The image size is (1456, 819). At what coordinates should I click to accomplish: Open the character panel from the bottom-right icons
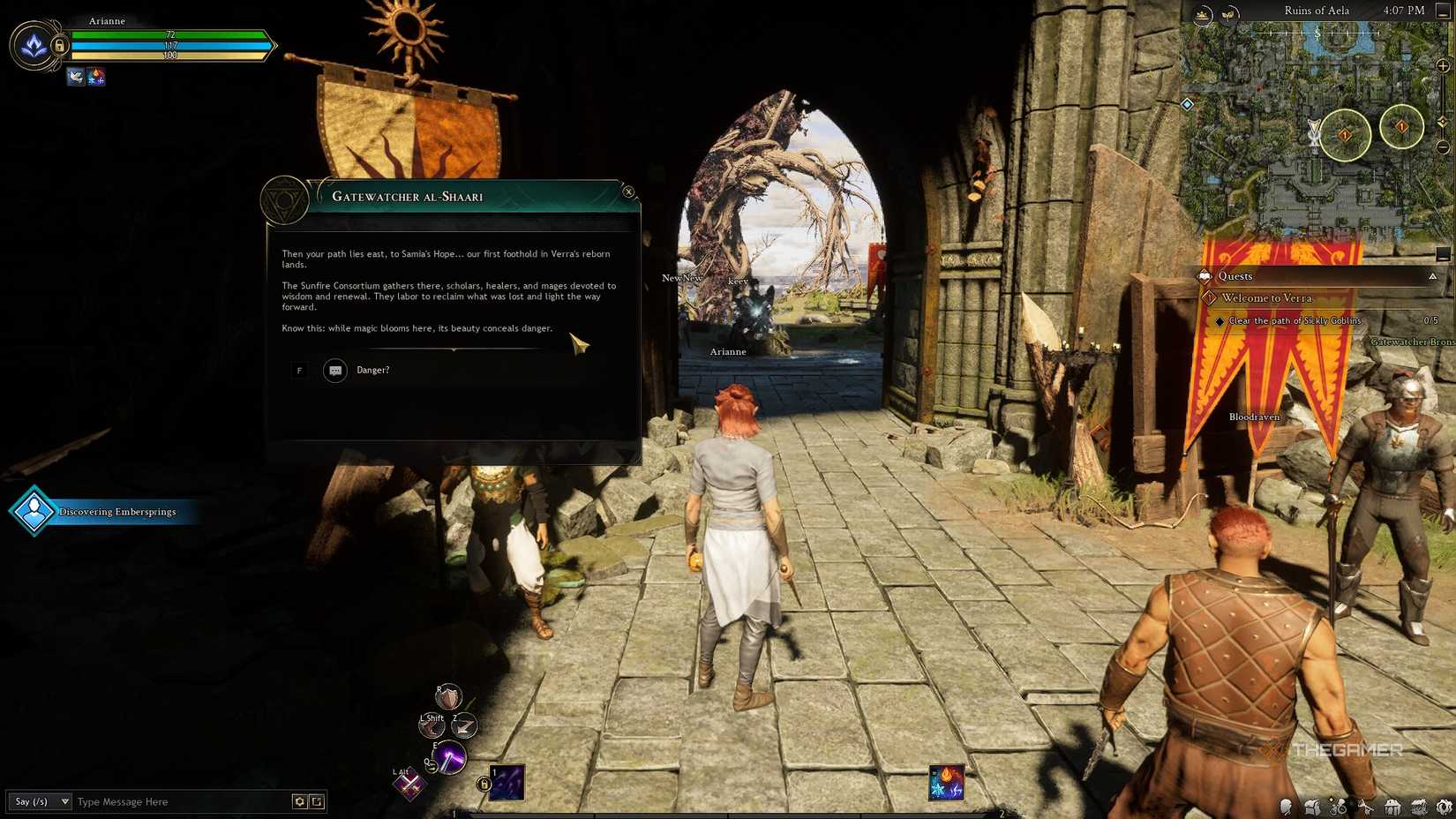[x=1285, y=806]
